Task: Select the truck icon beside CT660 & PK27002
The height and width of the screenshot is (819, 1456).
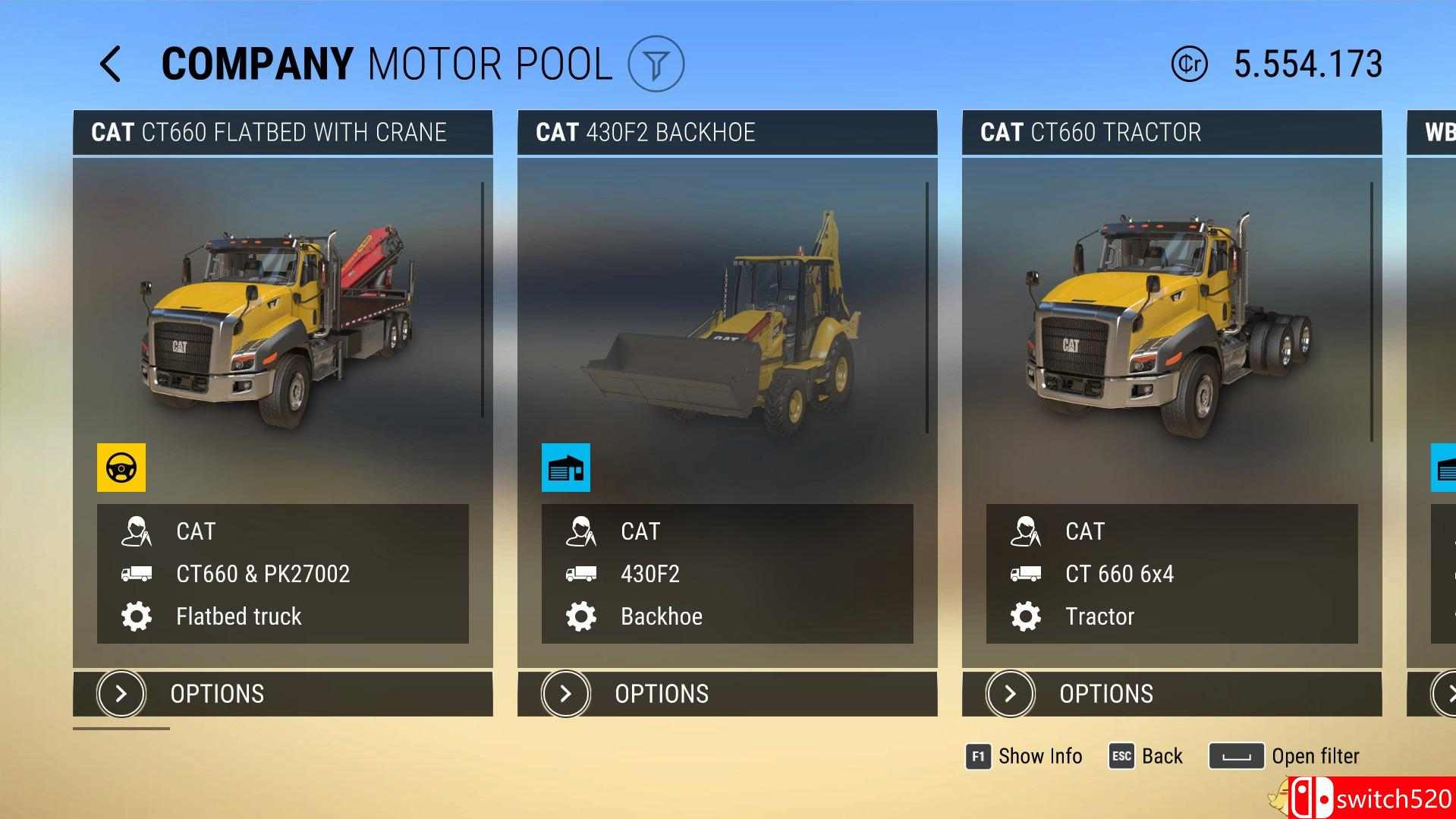Action: click(x=137, y=574)
